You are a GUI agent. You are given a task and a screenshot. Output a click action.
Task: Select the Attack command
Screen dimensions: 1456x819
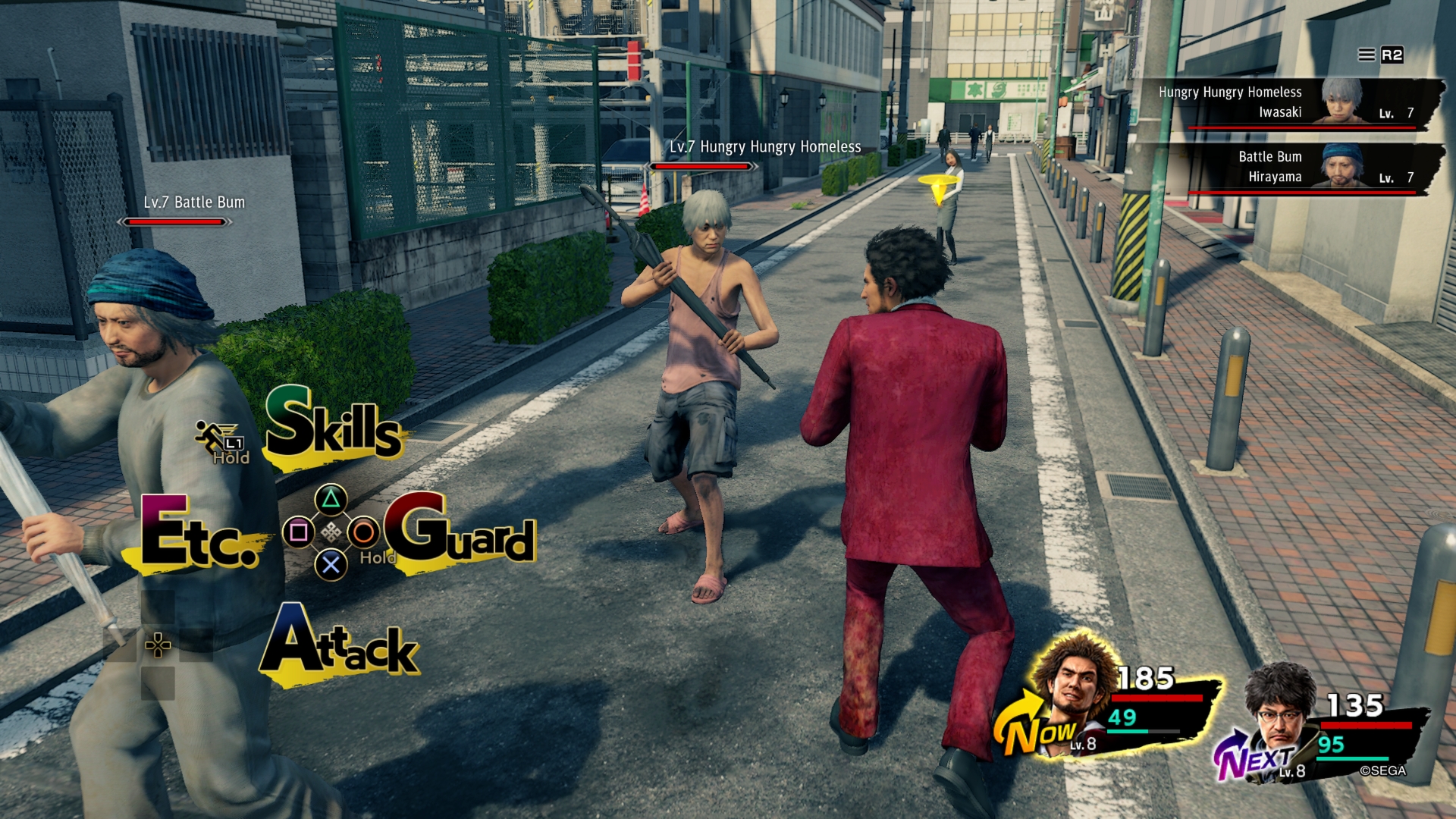pyautogui.click(x=339, y=643)
